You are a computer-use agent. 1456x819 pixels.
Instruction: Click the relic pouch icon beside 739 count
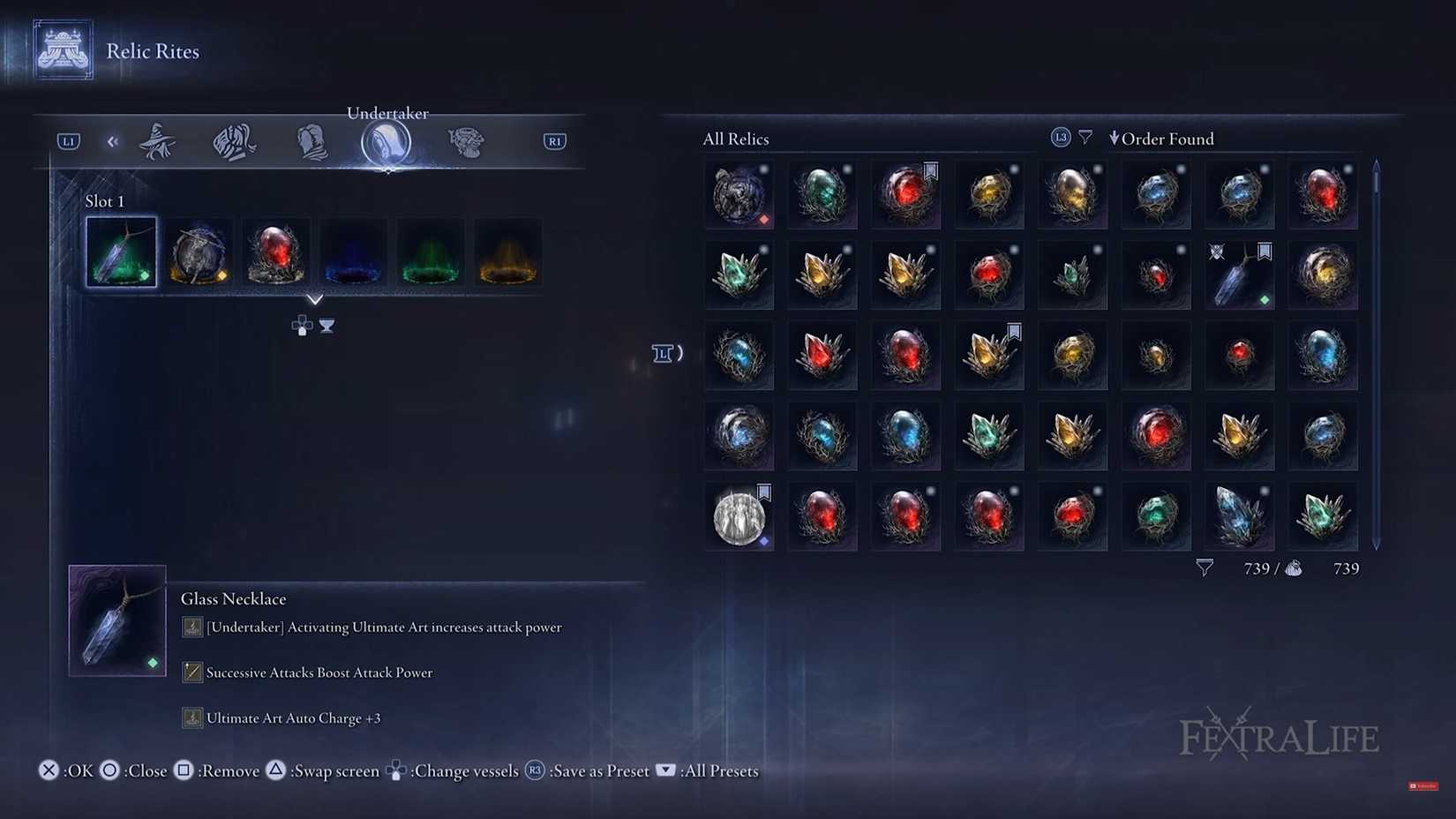click(x=1294, y=568)
